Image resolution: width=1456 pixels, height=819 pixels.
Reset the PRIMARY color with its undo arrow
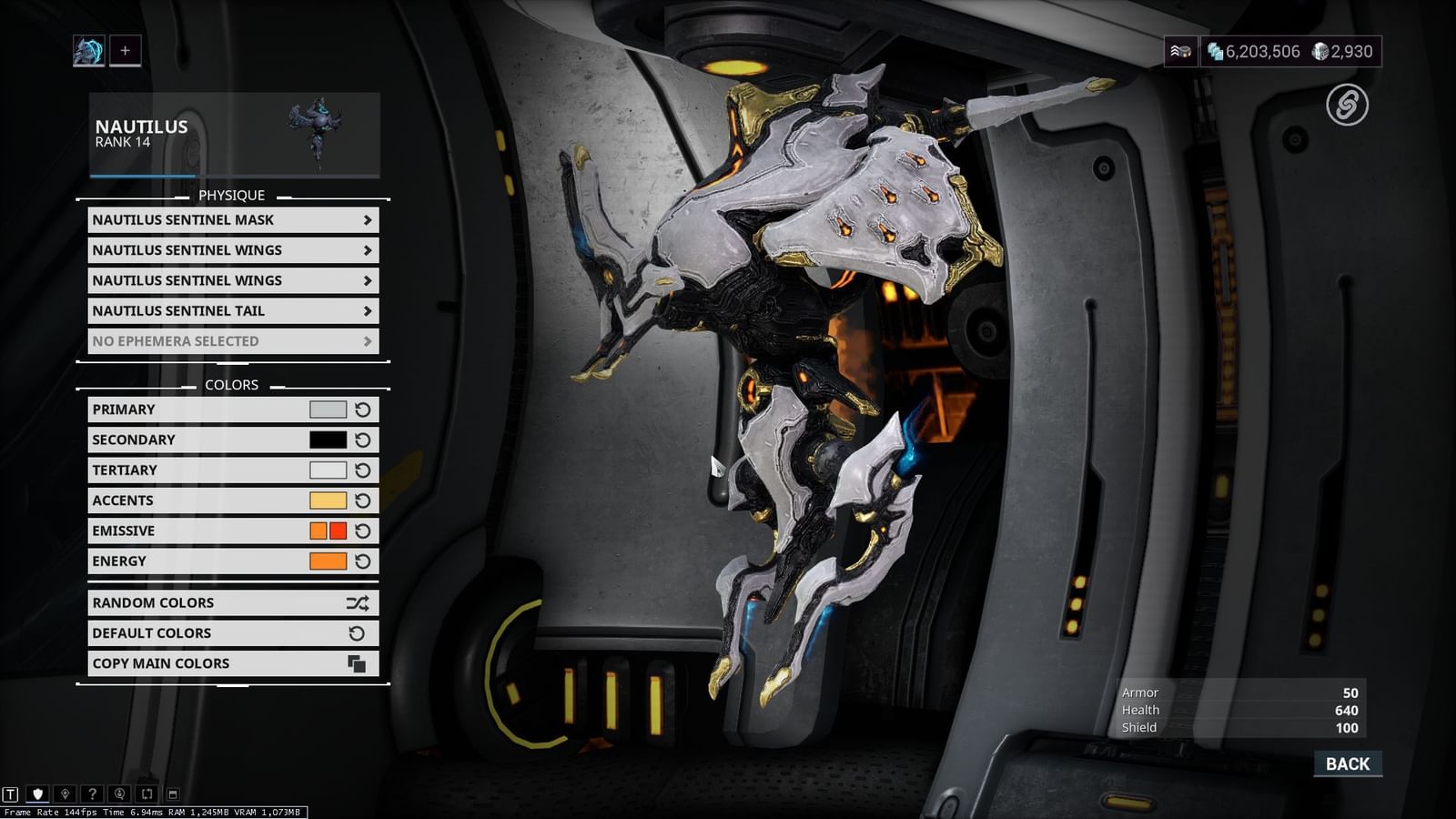click(363, 409)
